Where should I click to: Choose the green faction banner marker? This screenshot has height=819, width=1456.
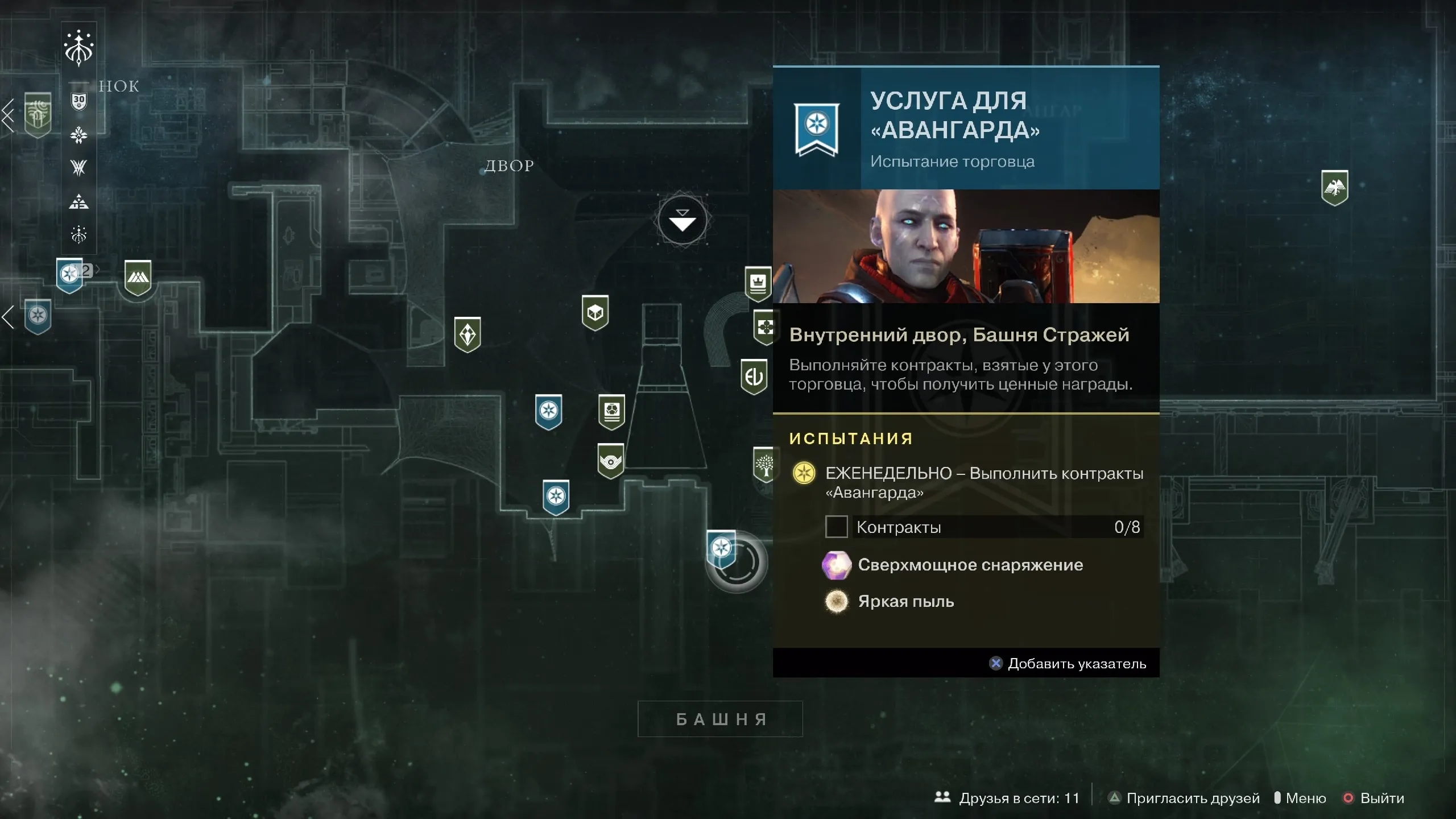[x=38, y=115]
